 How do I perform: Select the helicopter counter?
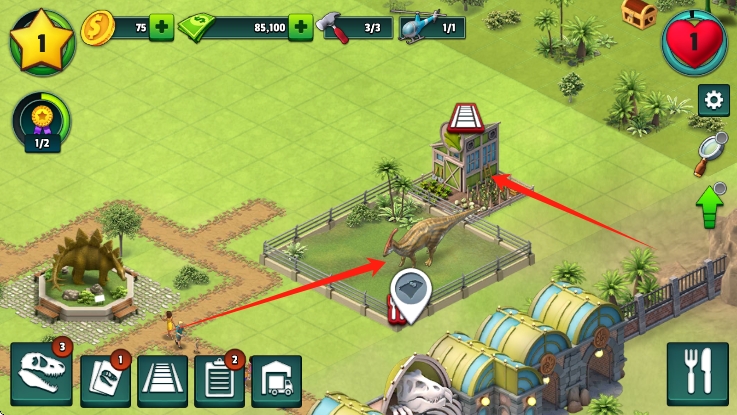point(432,27)
